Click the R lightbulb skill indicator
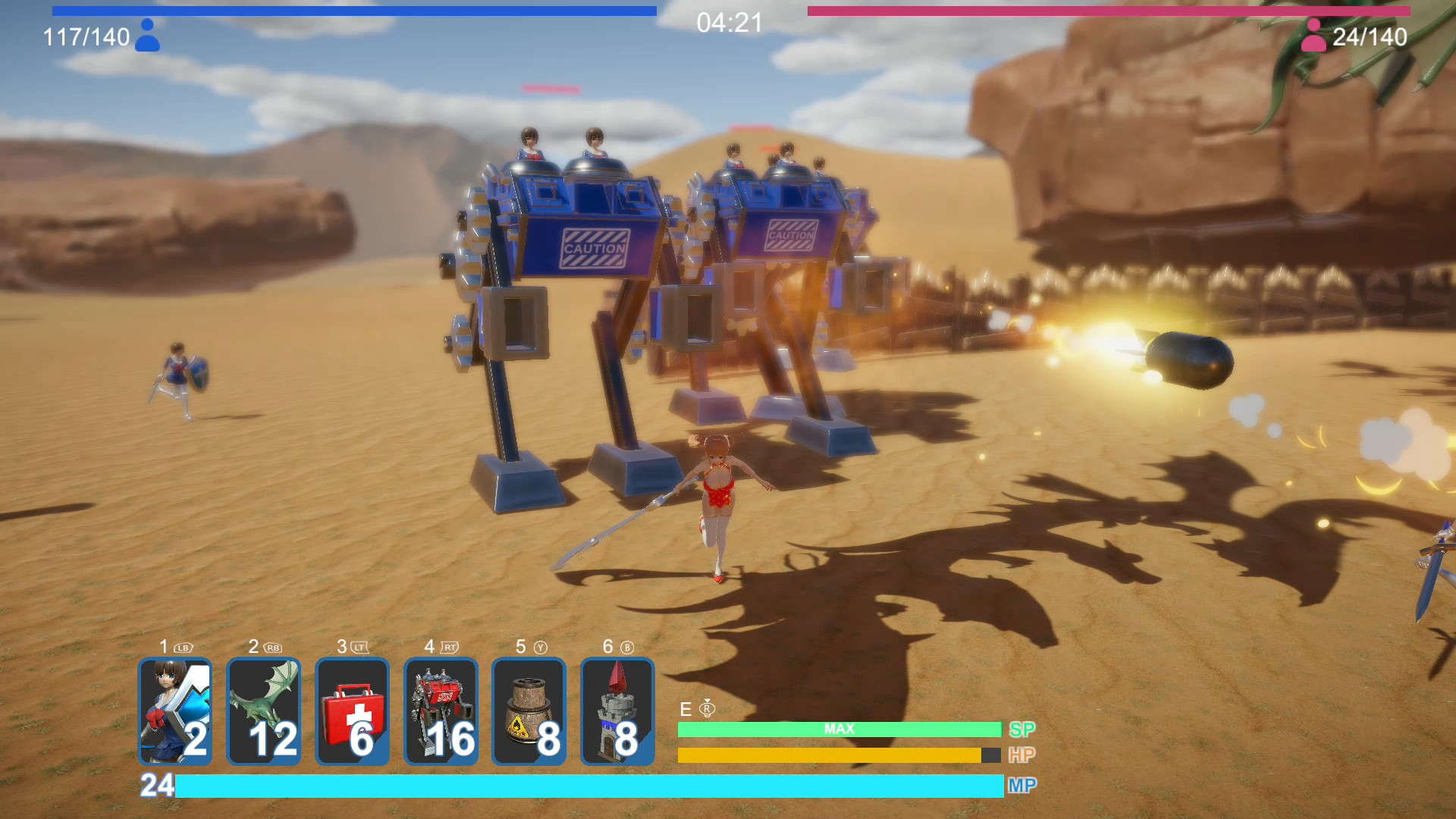 pyautogui.click(x=708, y=709)
